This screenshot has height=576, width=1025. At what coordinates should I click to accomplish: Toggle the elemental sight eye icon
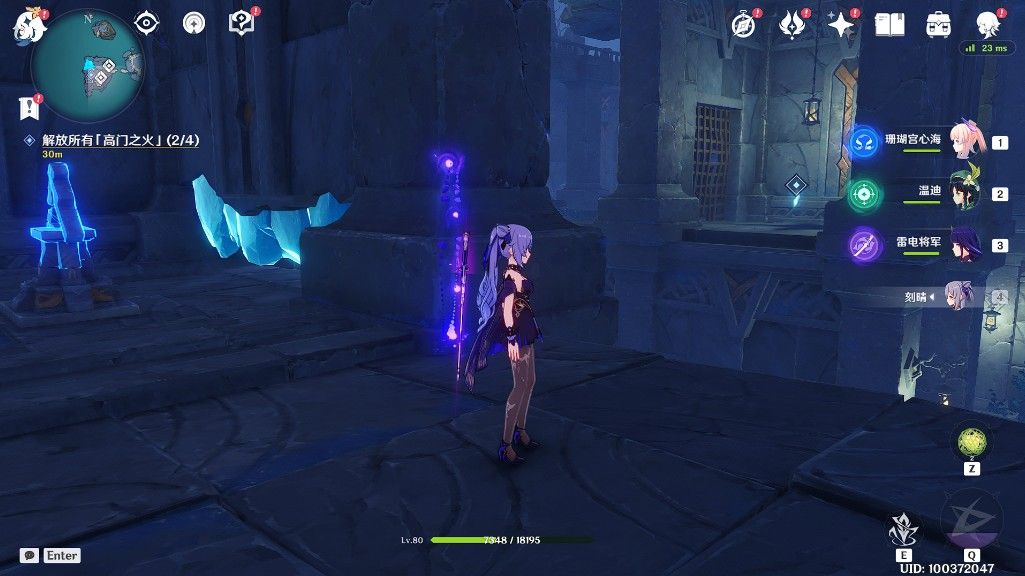(147, 22)
